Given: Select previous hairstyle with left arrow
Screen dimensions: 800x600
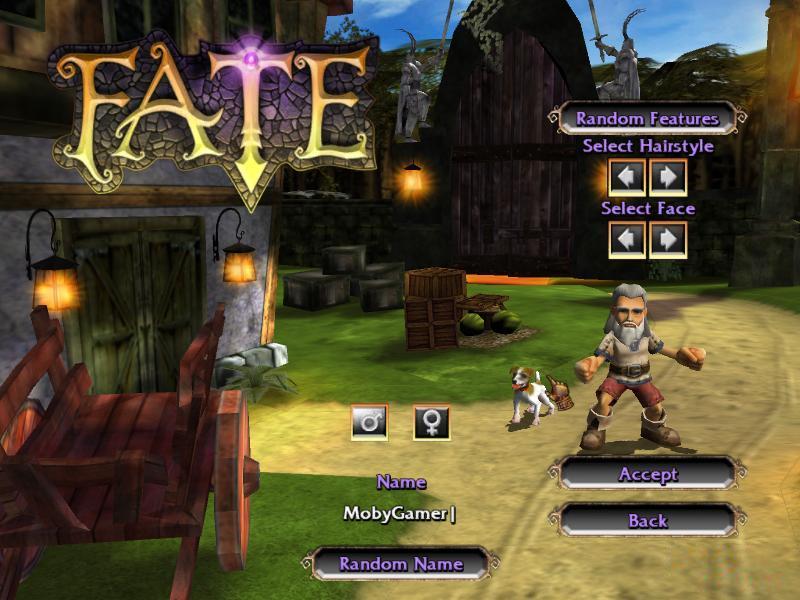Looking at the screenshot, I should (x=627, y=178).
